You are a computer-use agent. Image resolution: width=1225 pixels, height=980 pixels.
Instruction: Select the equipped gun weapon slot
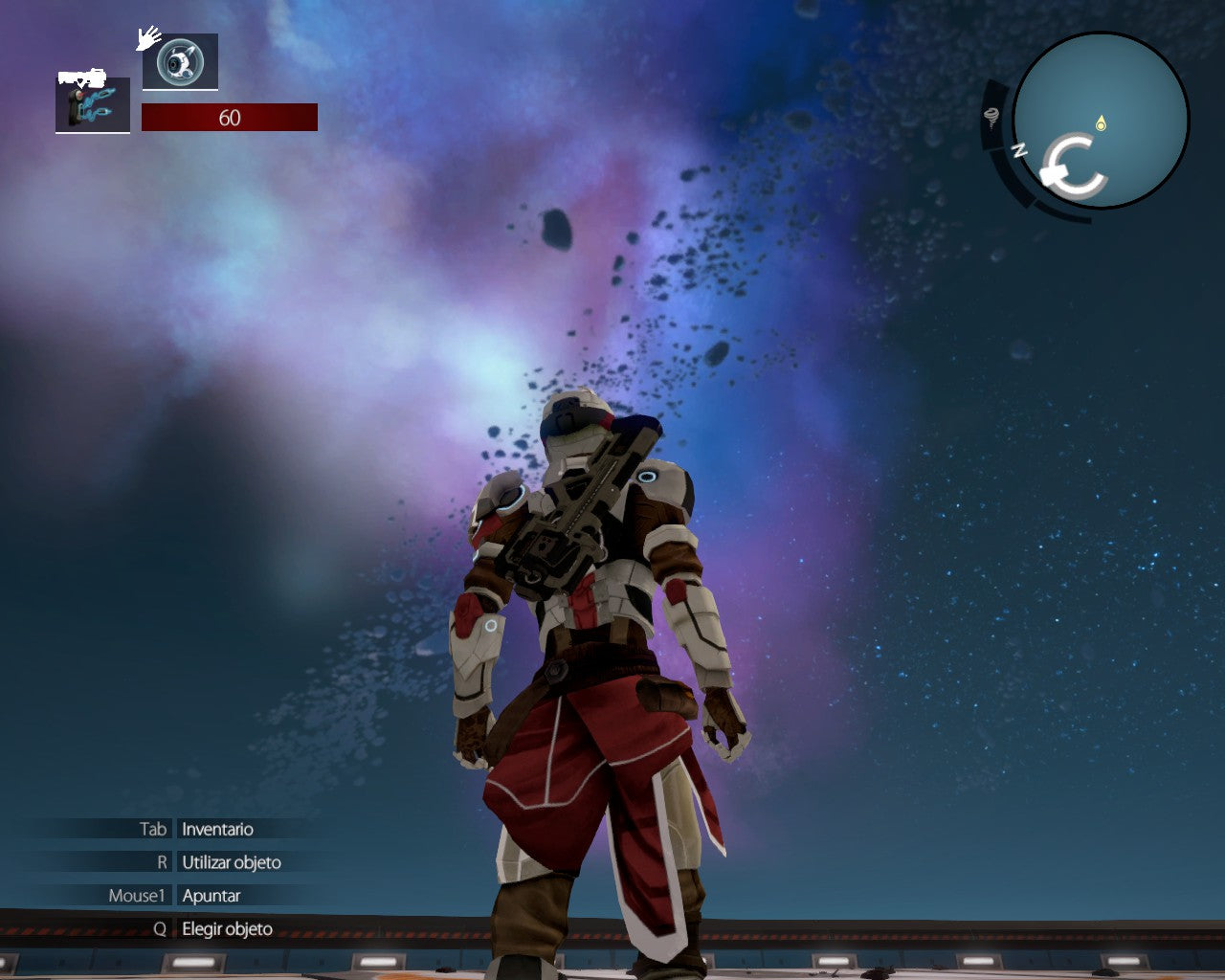click(x=93, y=104)
